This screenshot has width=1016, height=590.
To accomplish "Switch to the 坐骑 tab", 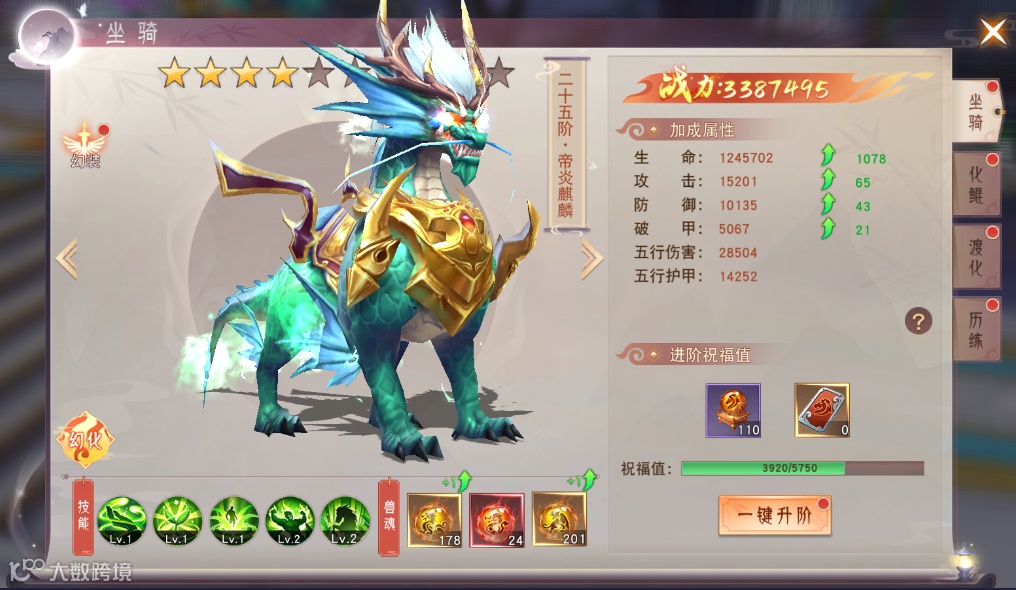I will 975,111.
